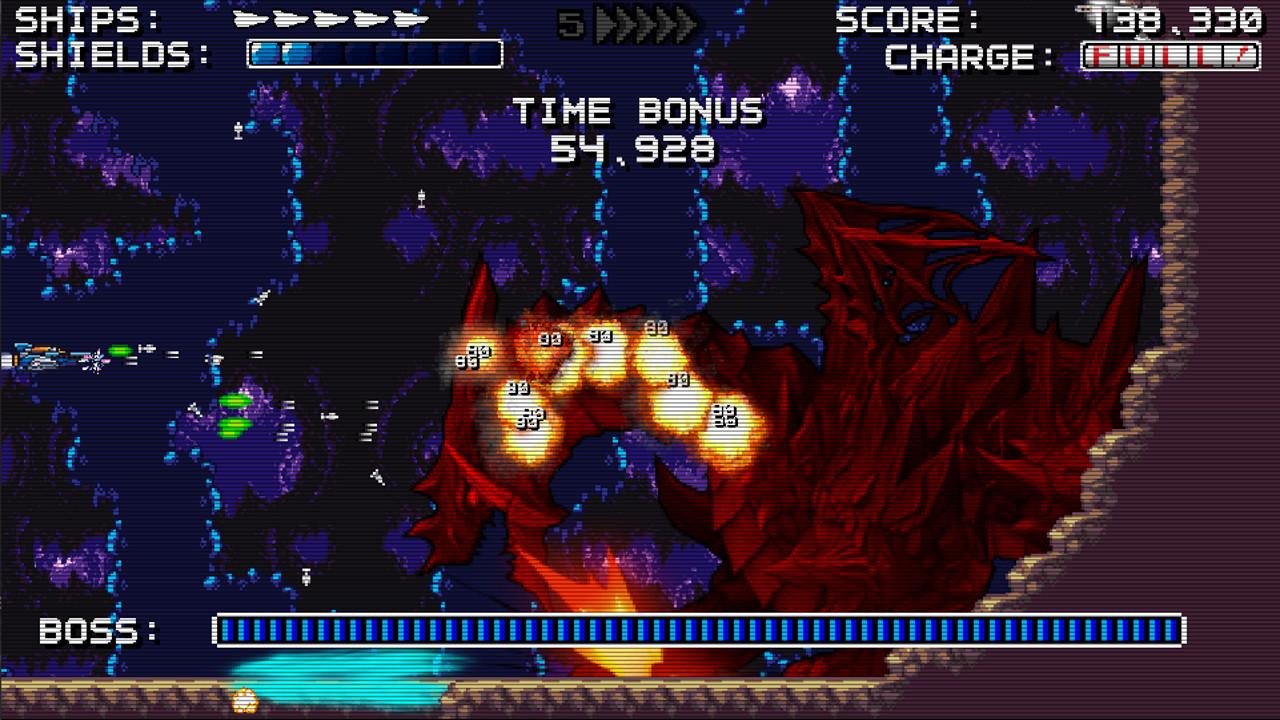The height and width of the screenshot is (720, 1280).
Task: Click the third ship icon in SHIPS
Action: click(x=330, y=17)
